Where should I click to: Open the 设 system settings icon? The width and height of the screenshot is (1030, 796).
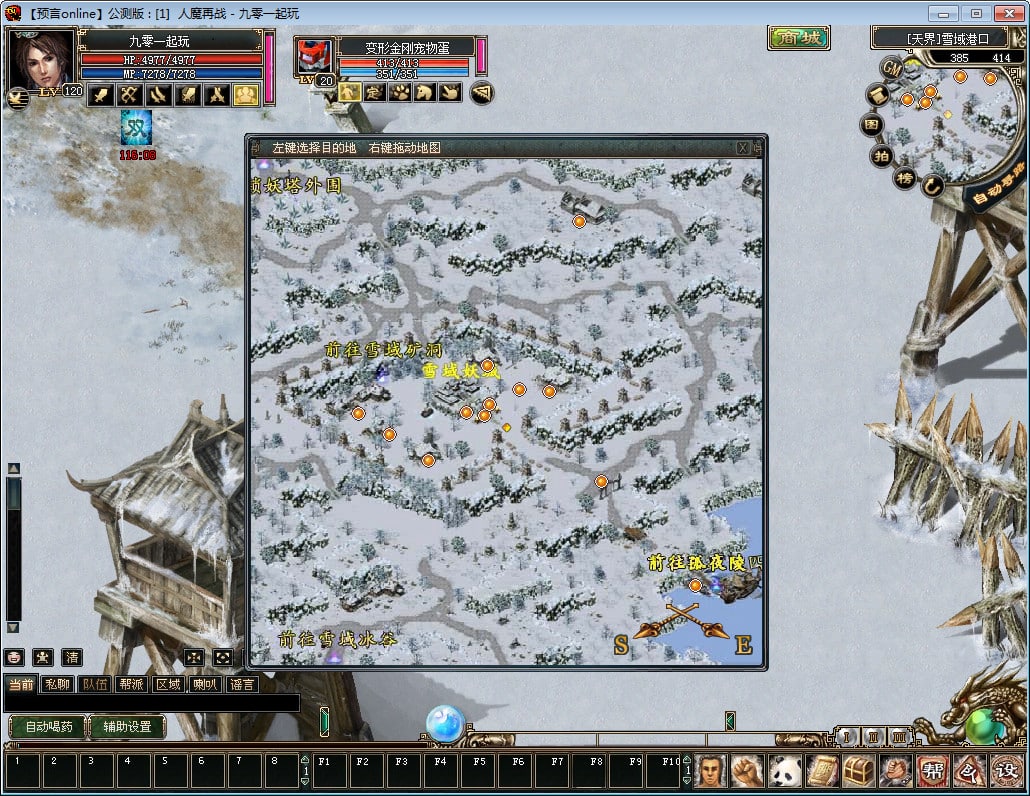point(1005,770)
